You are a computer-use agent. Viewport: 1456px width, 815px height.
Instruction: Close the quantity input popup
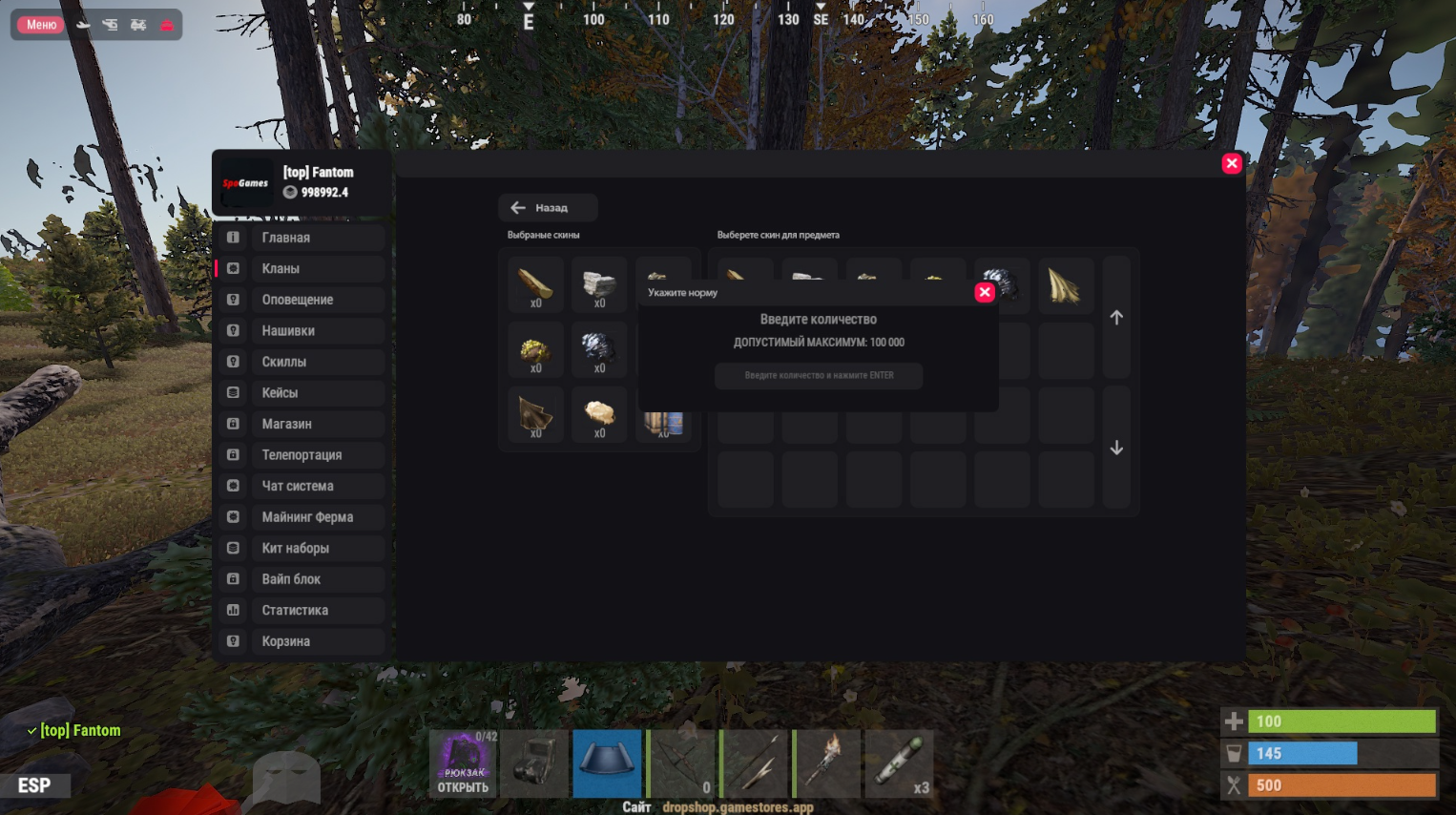985,293
